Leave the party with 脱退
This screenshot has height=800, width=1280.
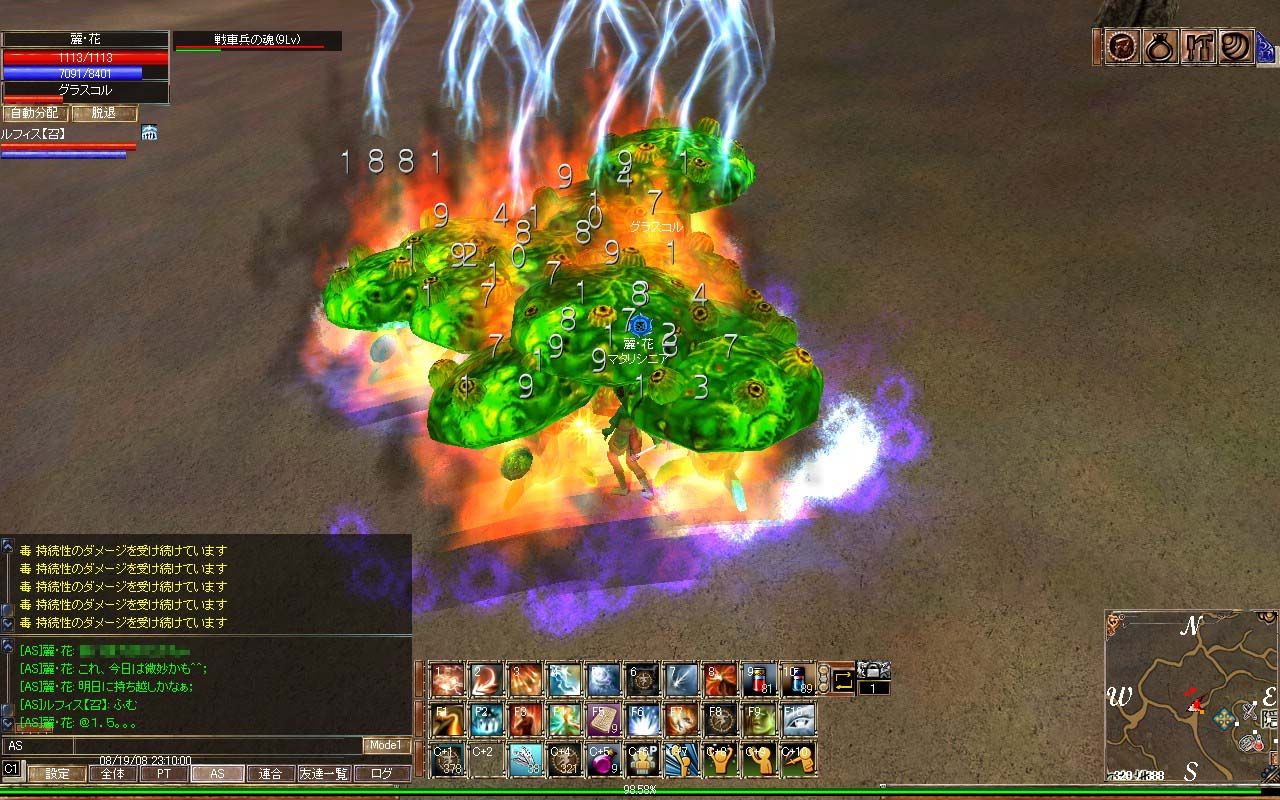104,113
